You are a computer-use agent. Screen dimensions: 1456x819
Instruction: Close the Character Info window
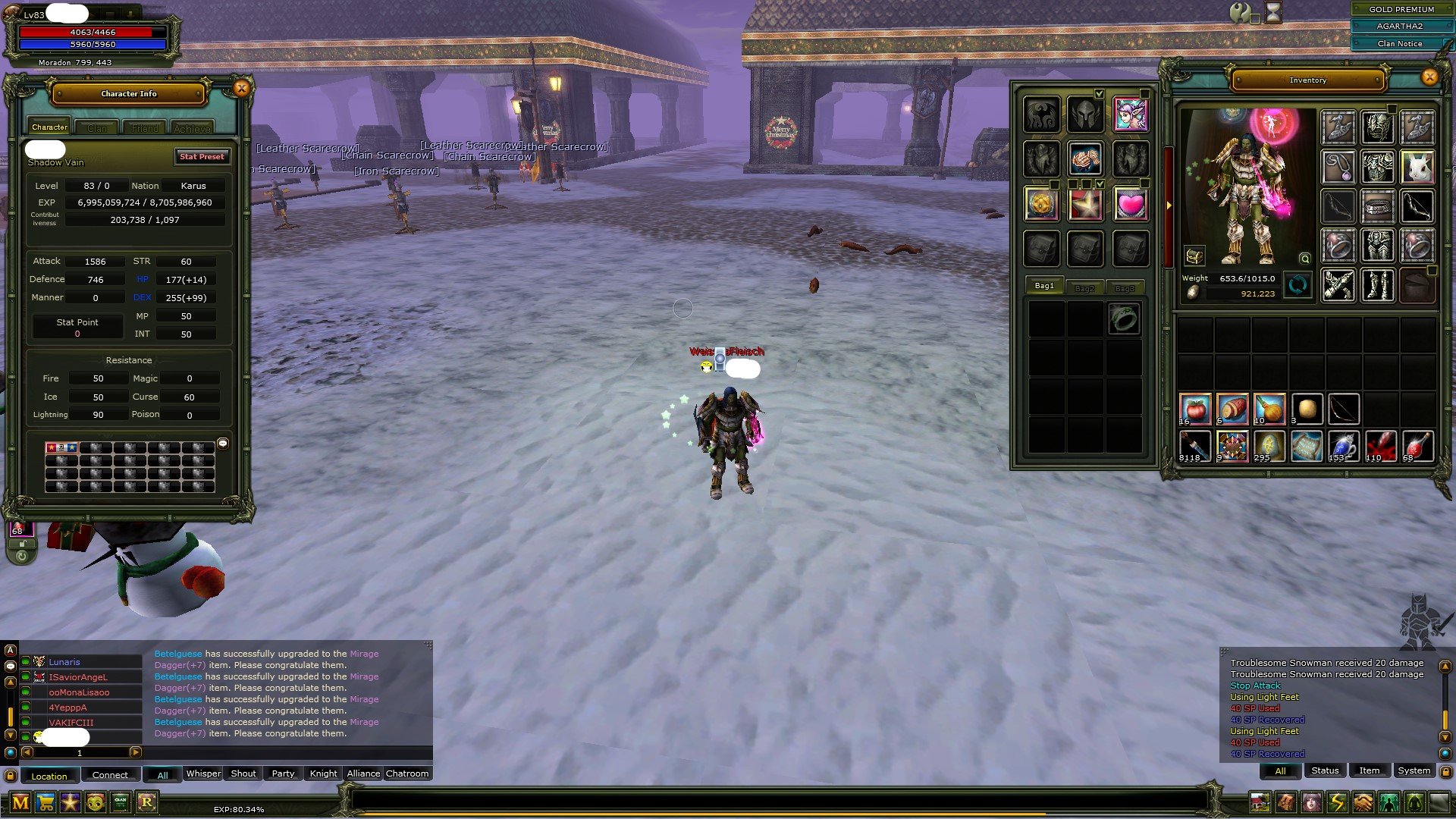[241, 89]
